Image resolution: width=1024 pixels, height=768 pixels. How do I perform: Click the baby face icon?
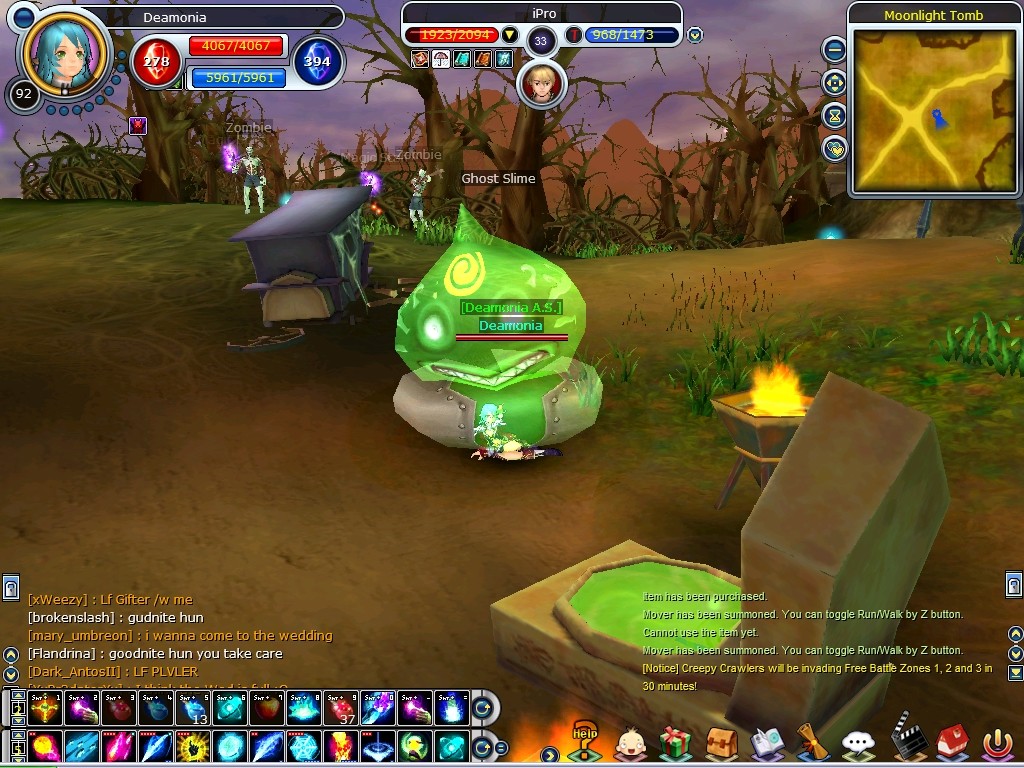630,743
